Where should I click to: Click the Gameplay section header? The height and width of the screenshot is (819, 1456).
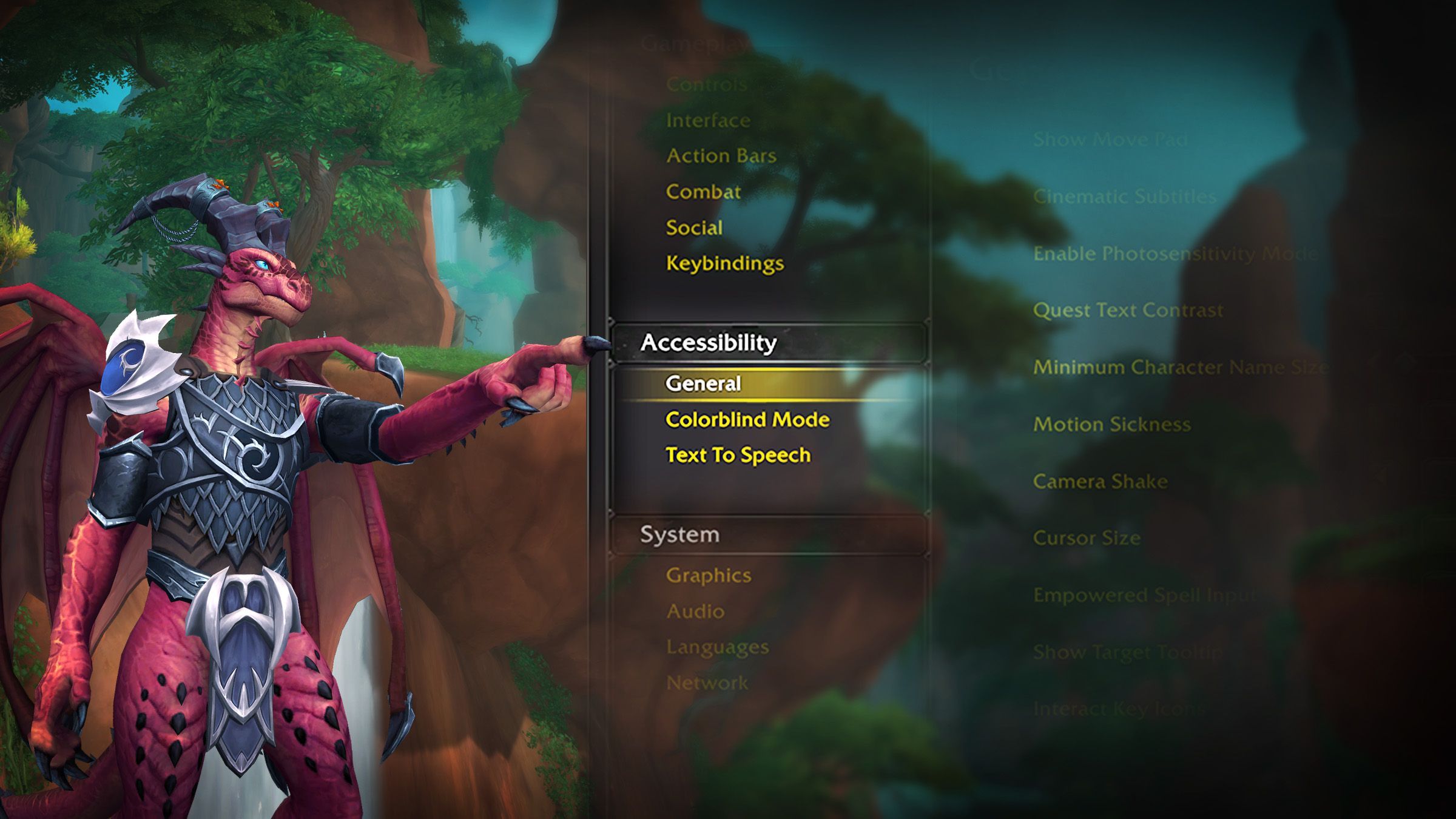click(694, 44)
